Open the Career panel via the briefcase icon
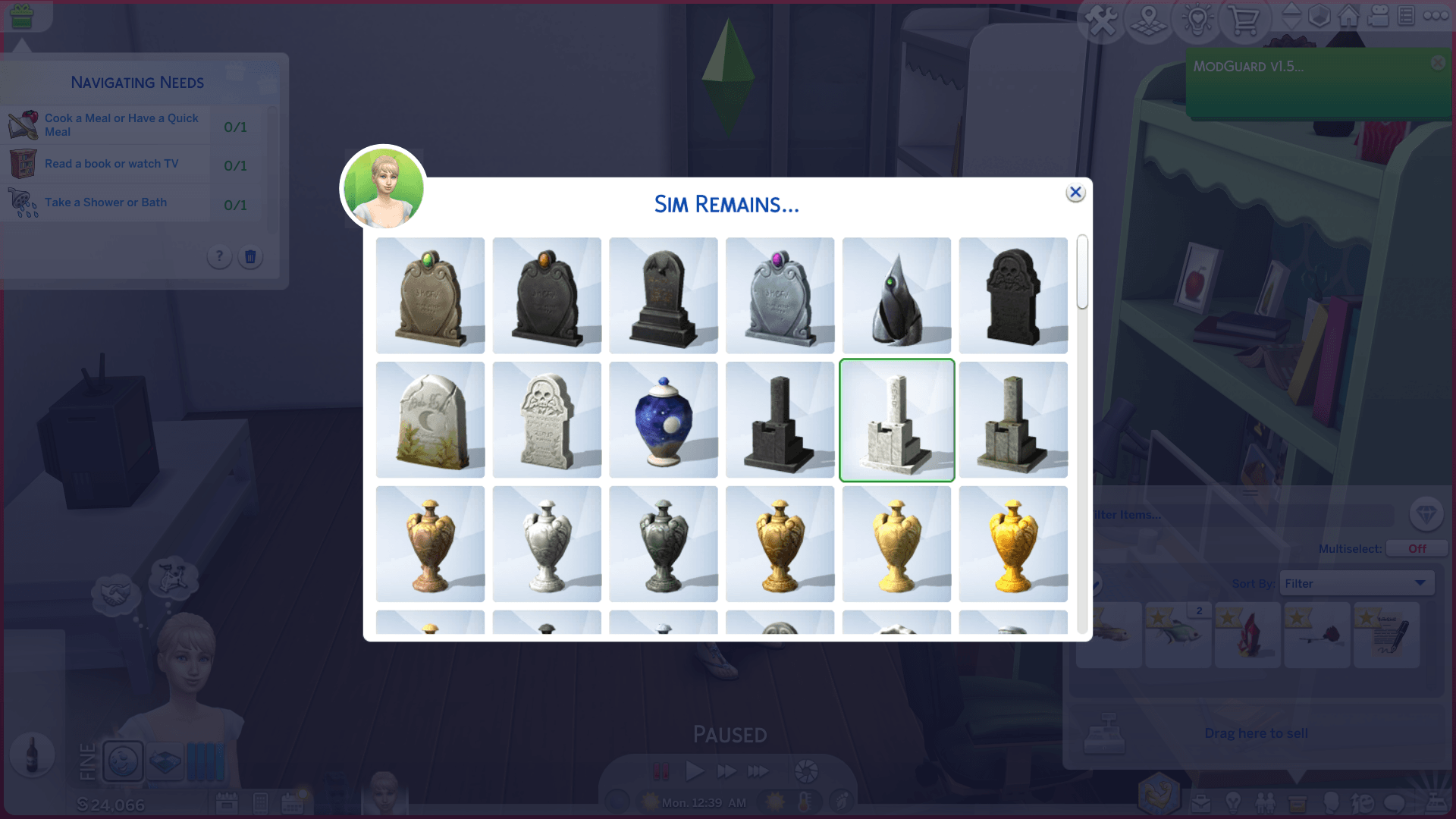1456x819 pixels. [1203, 803]
